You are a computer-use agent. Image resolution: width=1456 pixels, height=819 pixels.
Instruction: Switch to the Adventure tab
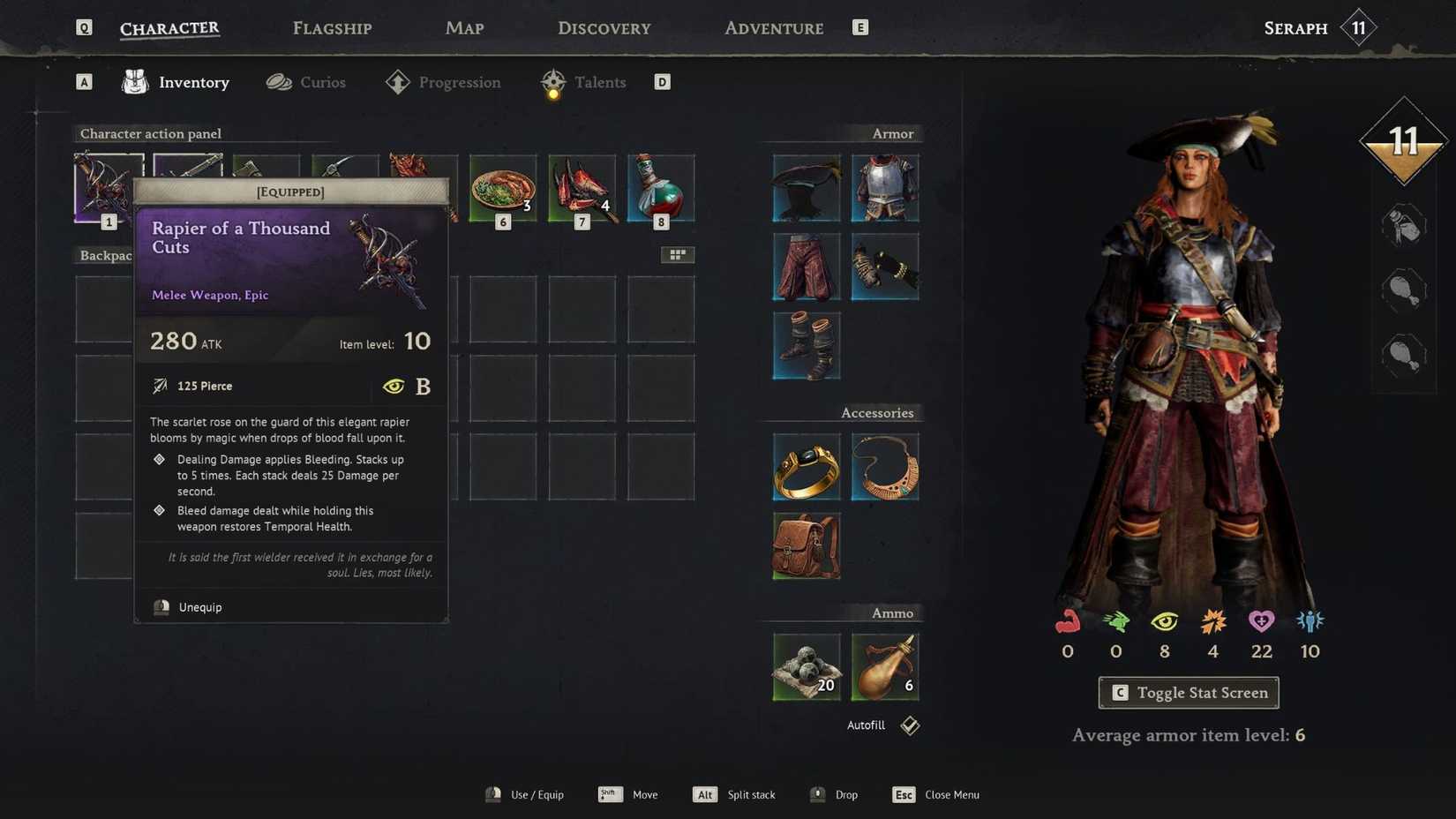tap(773, 27)
